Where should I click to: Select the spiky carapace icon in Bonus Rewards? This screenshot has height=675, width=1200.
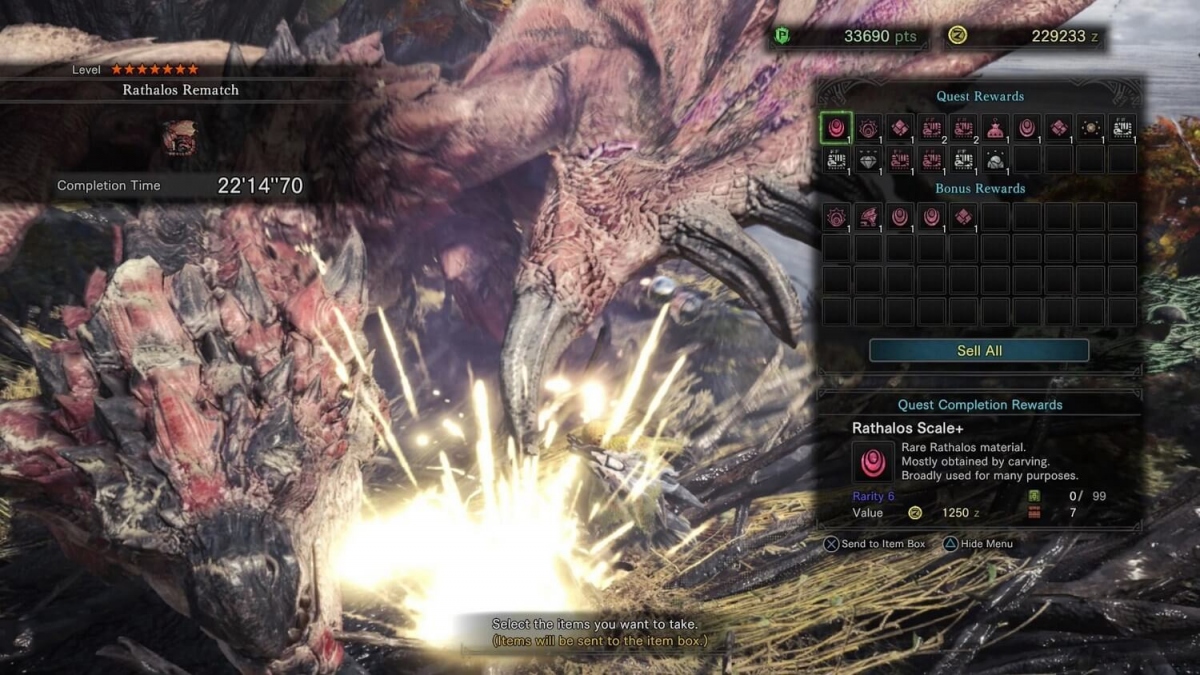[836, 216]
